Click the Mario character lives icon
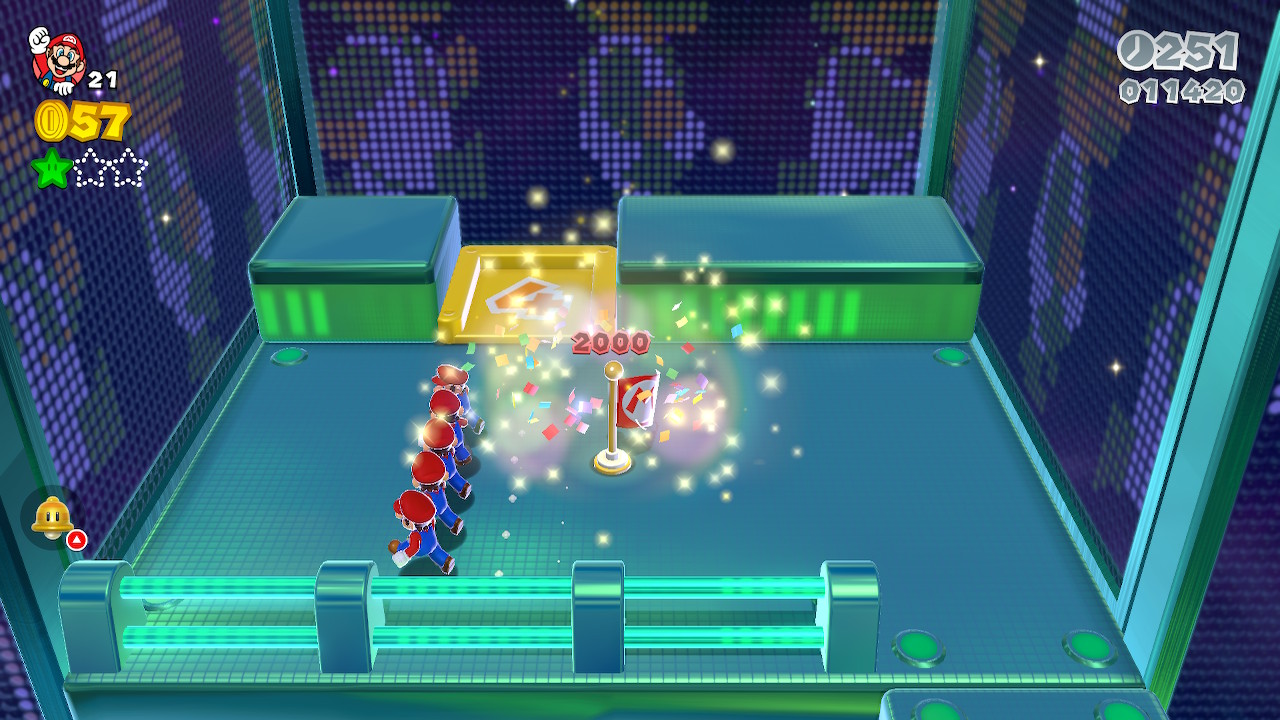1280x720 pixels. point(58,59)
